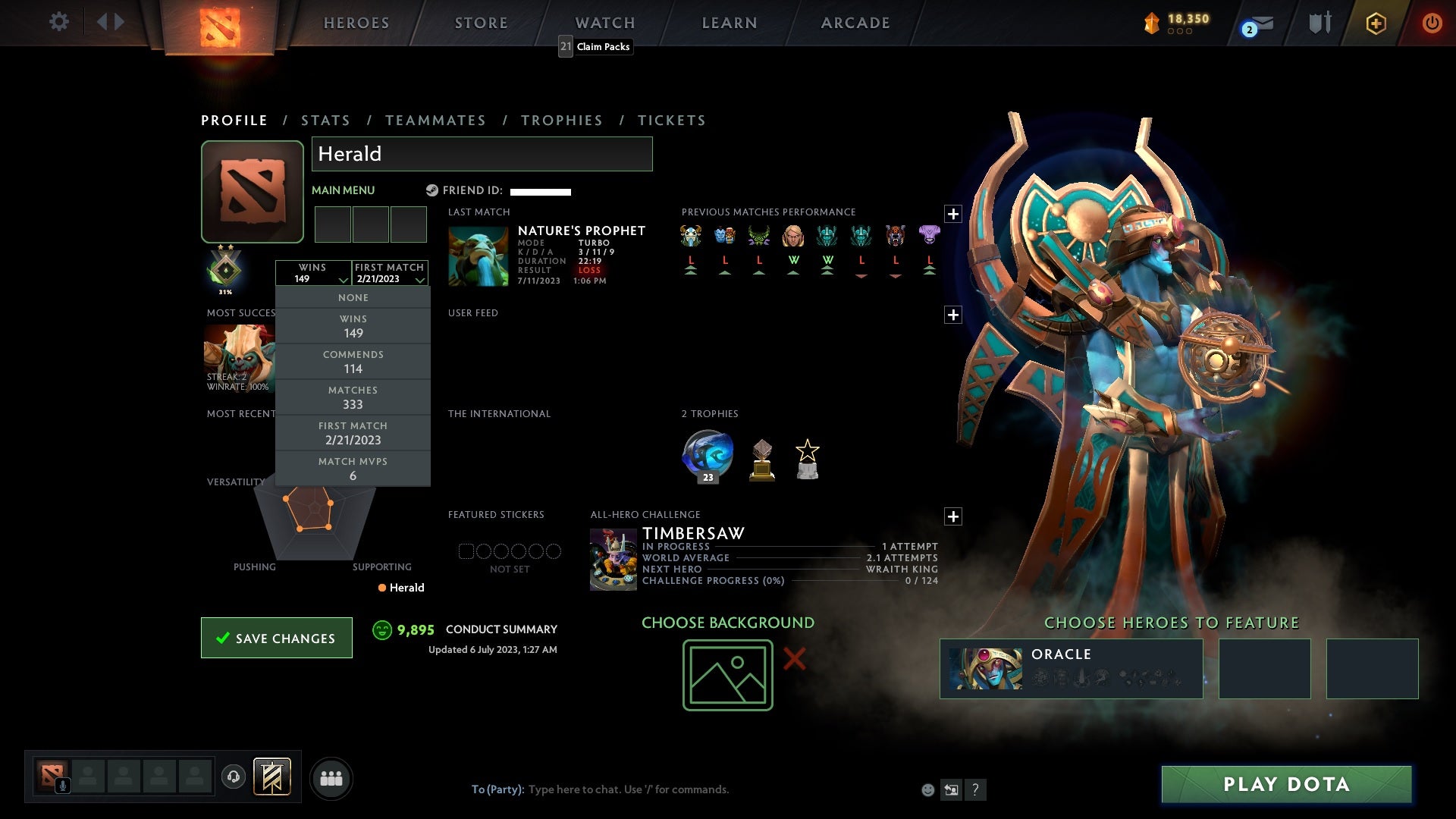The width and height of the screenshot is (1456, 819).
Task: Open the WATCH menu
Action: [x=604, y=22]
